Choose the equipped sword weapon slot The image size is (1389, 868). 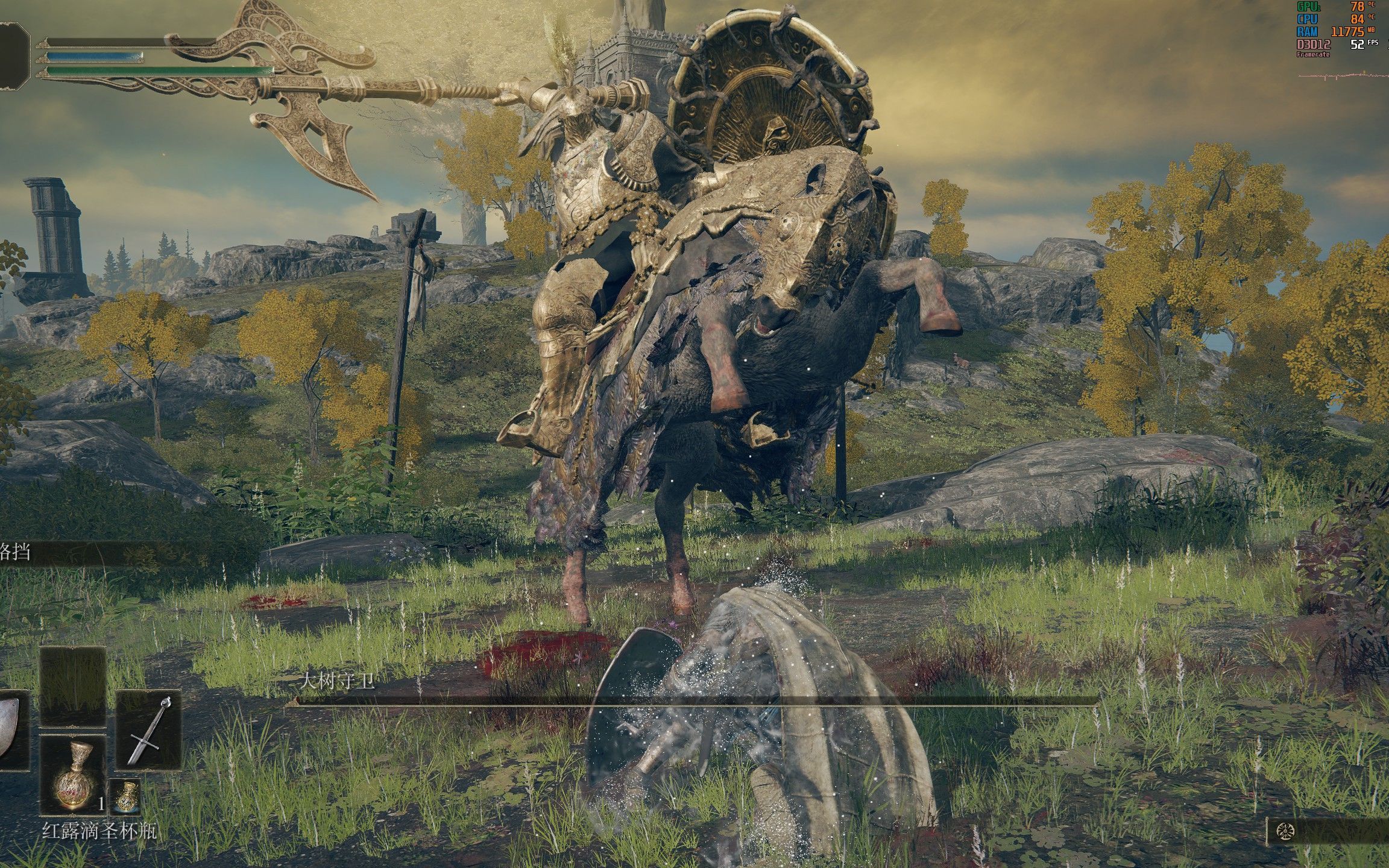click(x=148, y=730)
